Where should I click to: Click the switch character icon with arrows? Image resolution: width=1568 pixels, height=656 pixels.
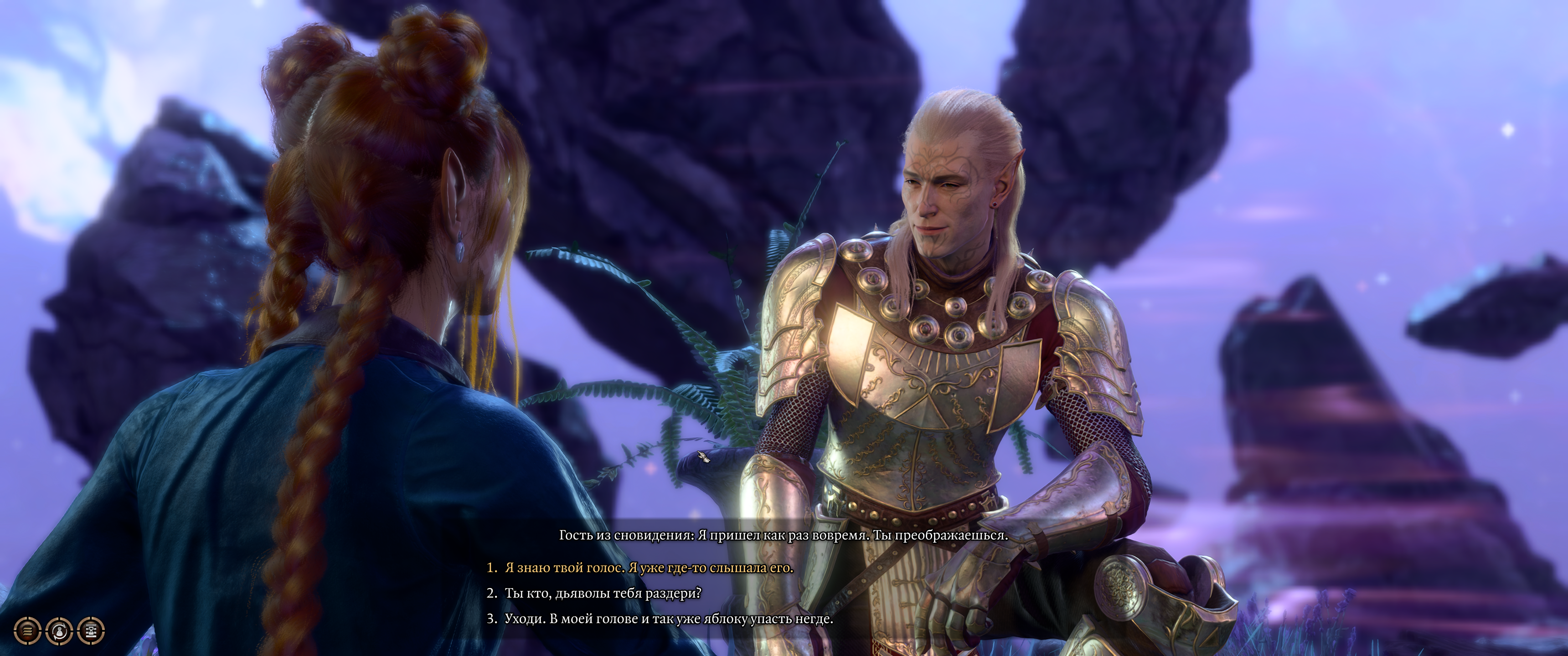point(60,631)
